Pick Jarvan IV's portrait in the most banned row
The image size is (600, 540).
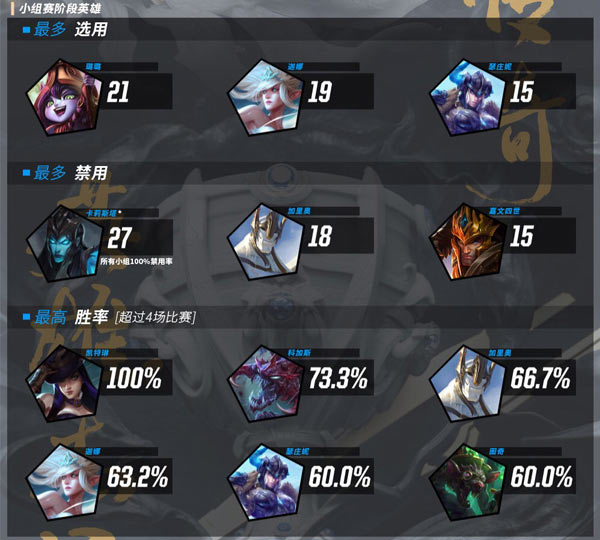[x=463, y=244]
